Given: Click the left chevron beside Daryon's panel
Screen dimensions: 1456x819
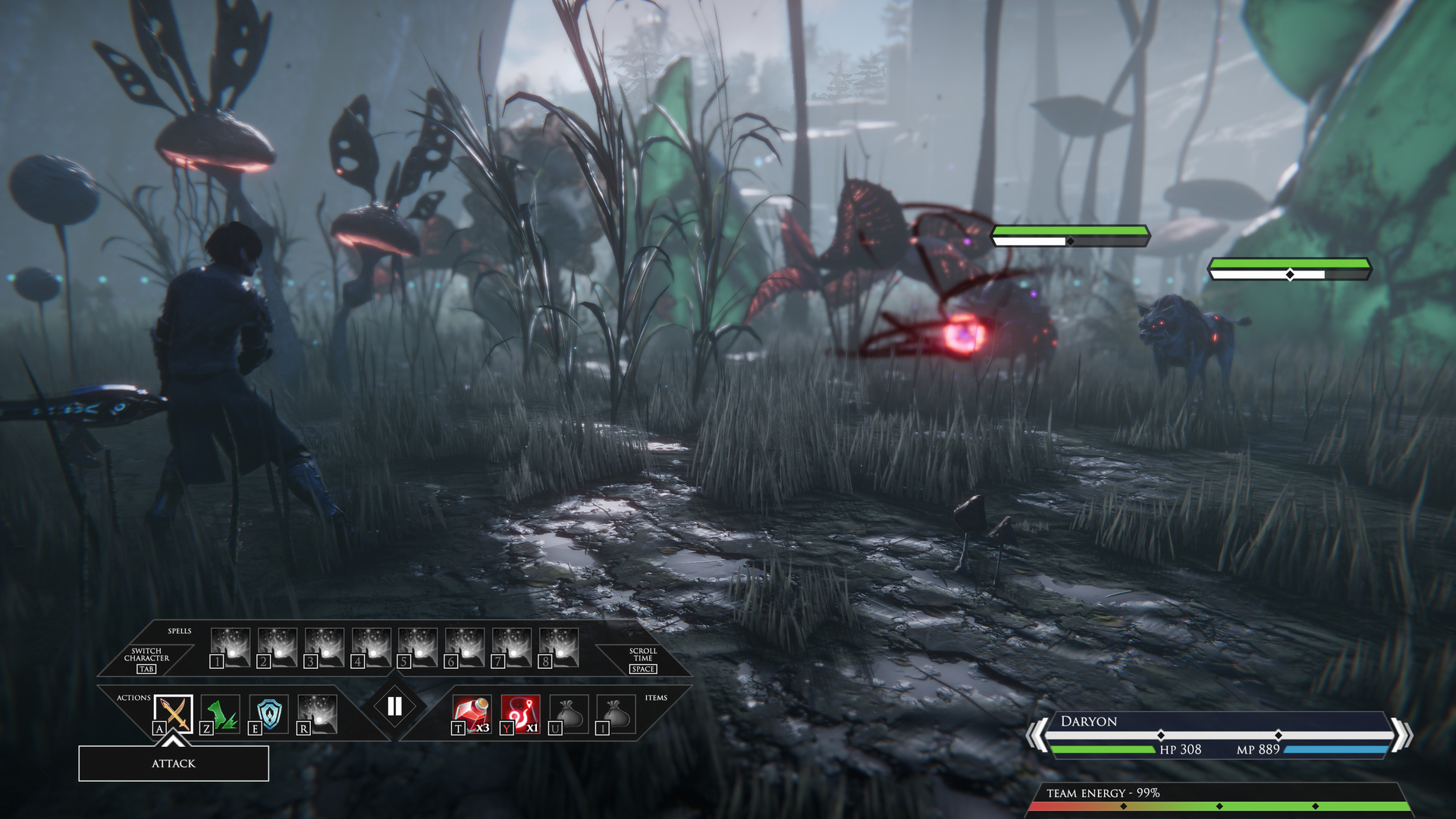Looking at the screenshot, I should 1035,735.
